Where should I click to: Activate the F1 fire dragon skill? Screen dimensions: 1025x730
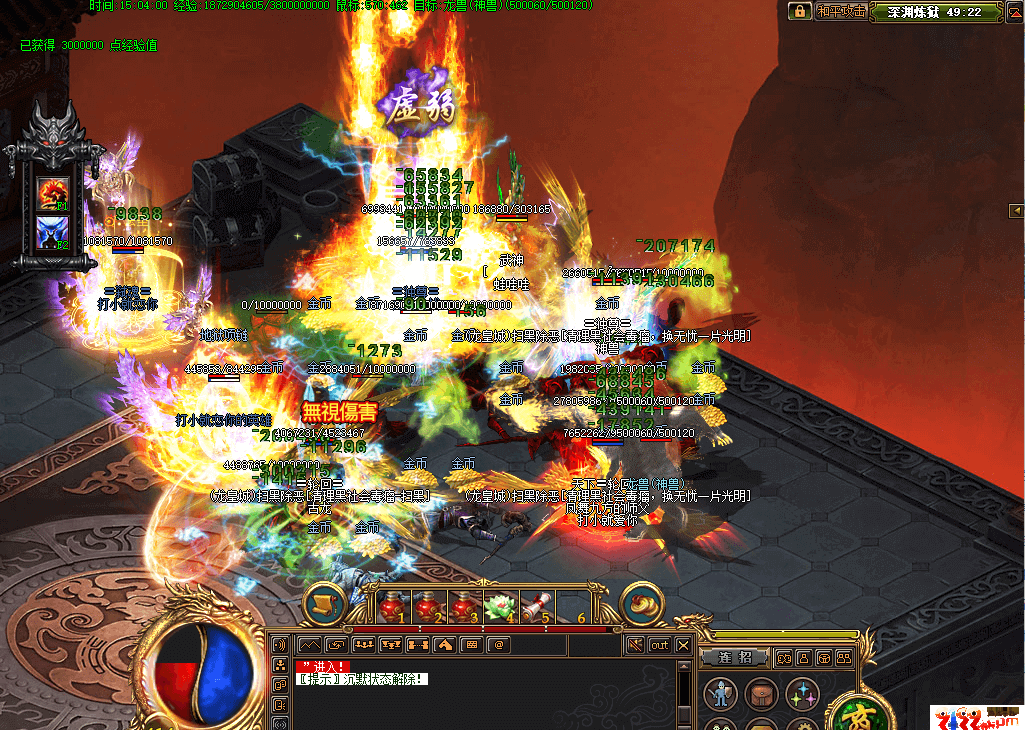tap(52, 192)
